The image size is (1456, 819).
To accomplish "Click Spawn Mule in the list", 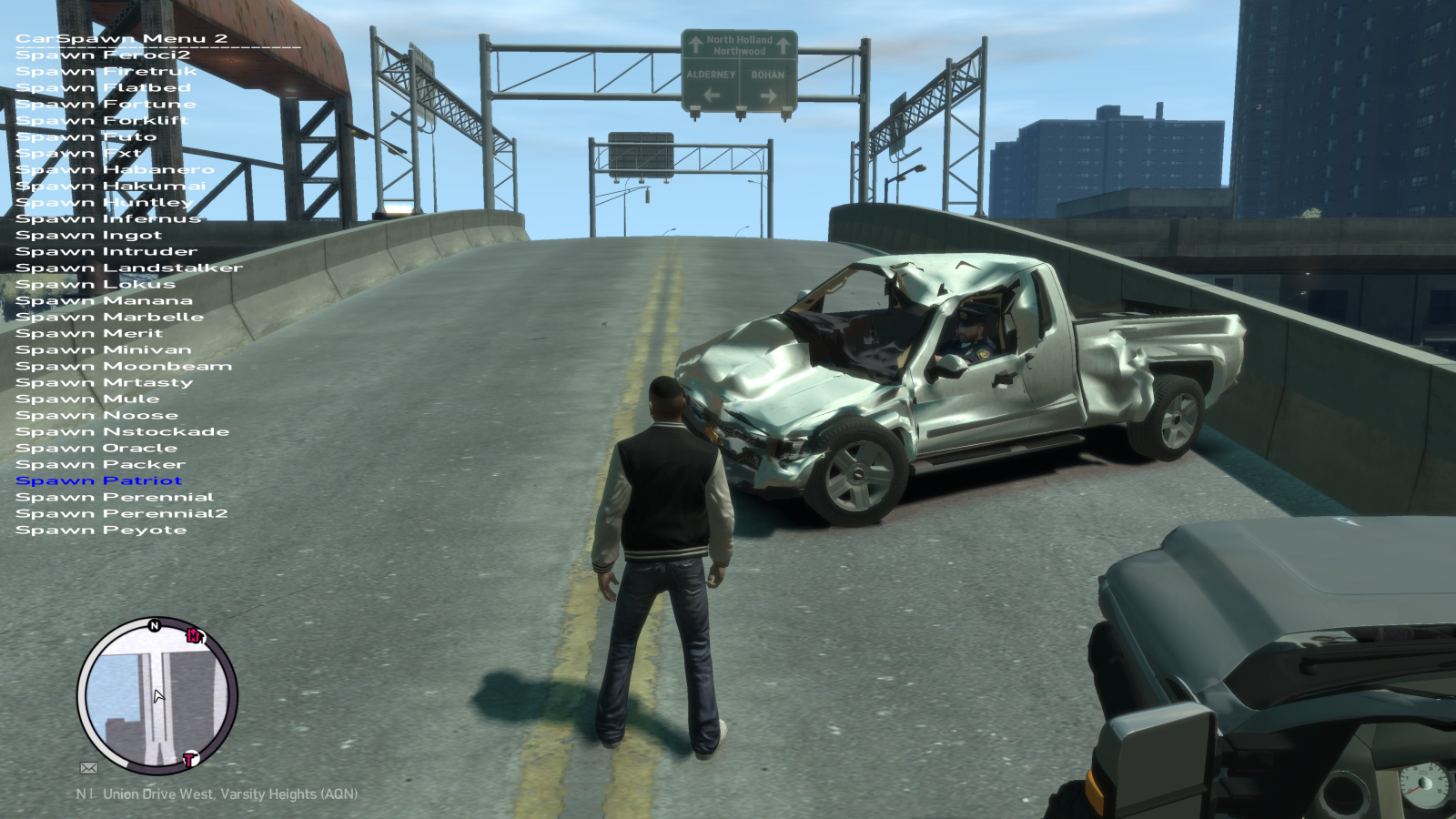I will pyautogui.click(x=87, y=399).
